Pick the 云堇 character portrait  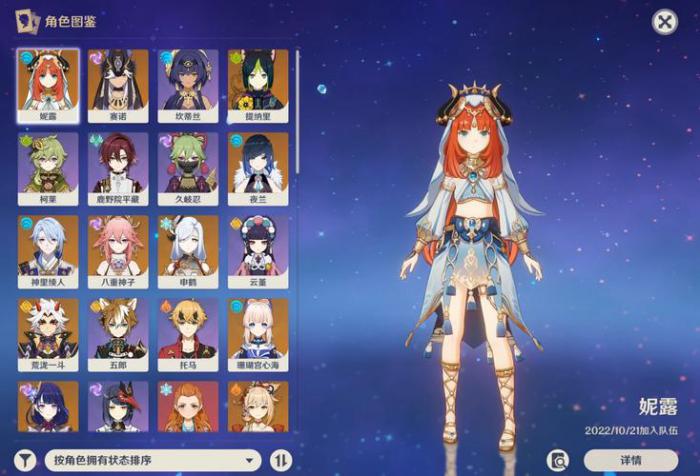pyautogui.click(x=258, y=252)
